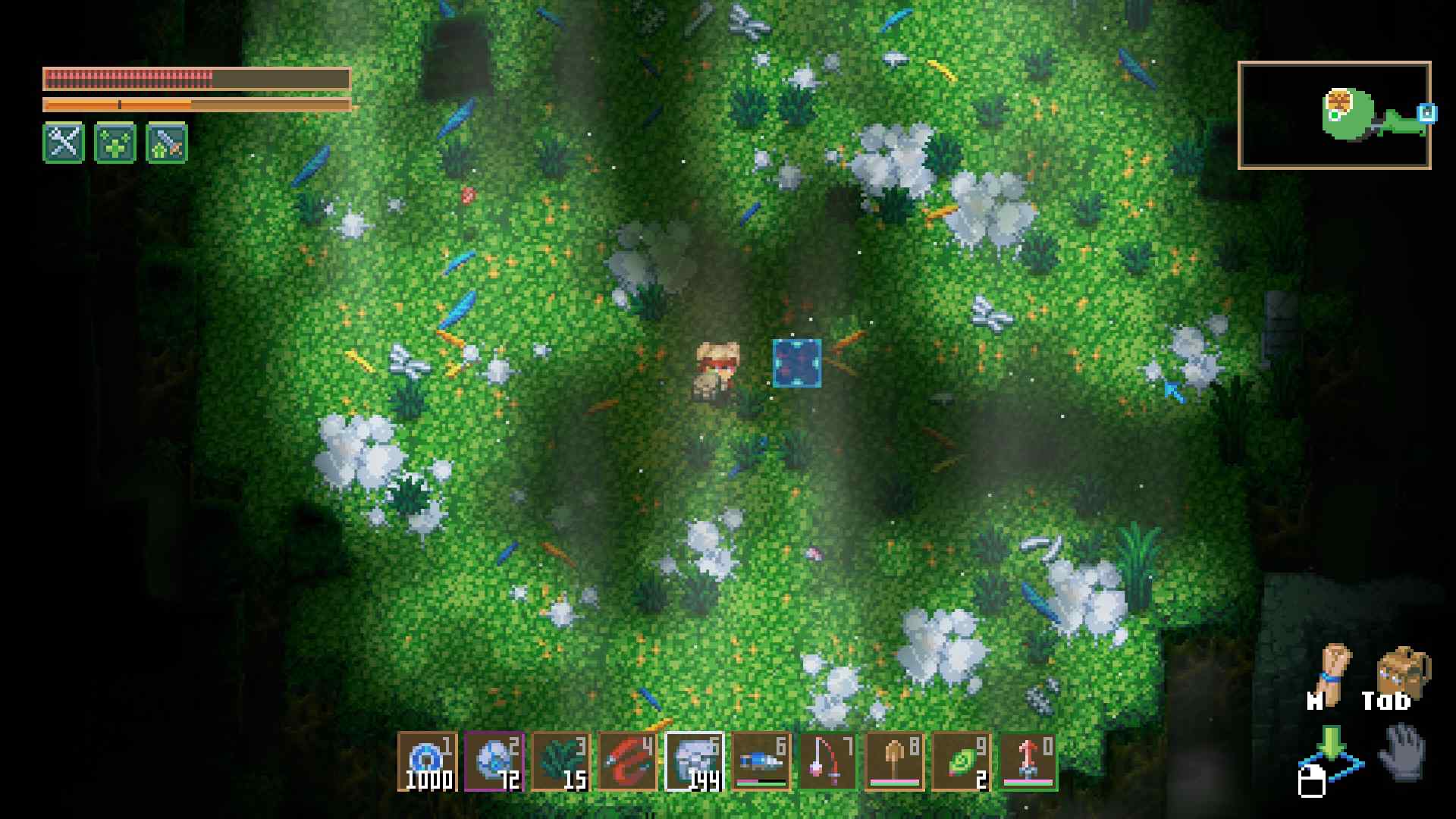Inspect the green plus healing buff icon
Viewport: 1456px width, 819px height.
(x=115, y=143)
